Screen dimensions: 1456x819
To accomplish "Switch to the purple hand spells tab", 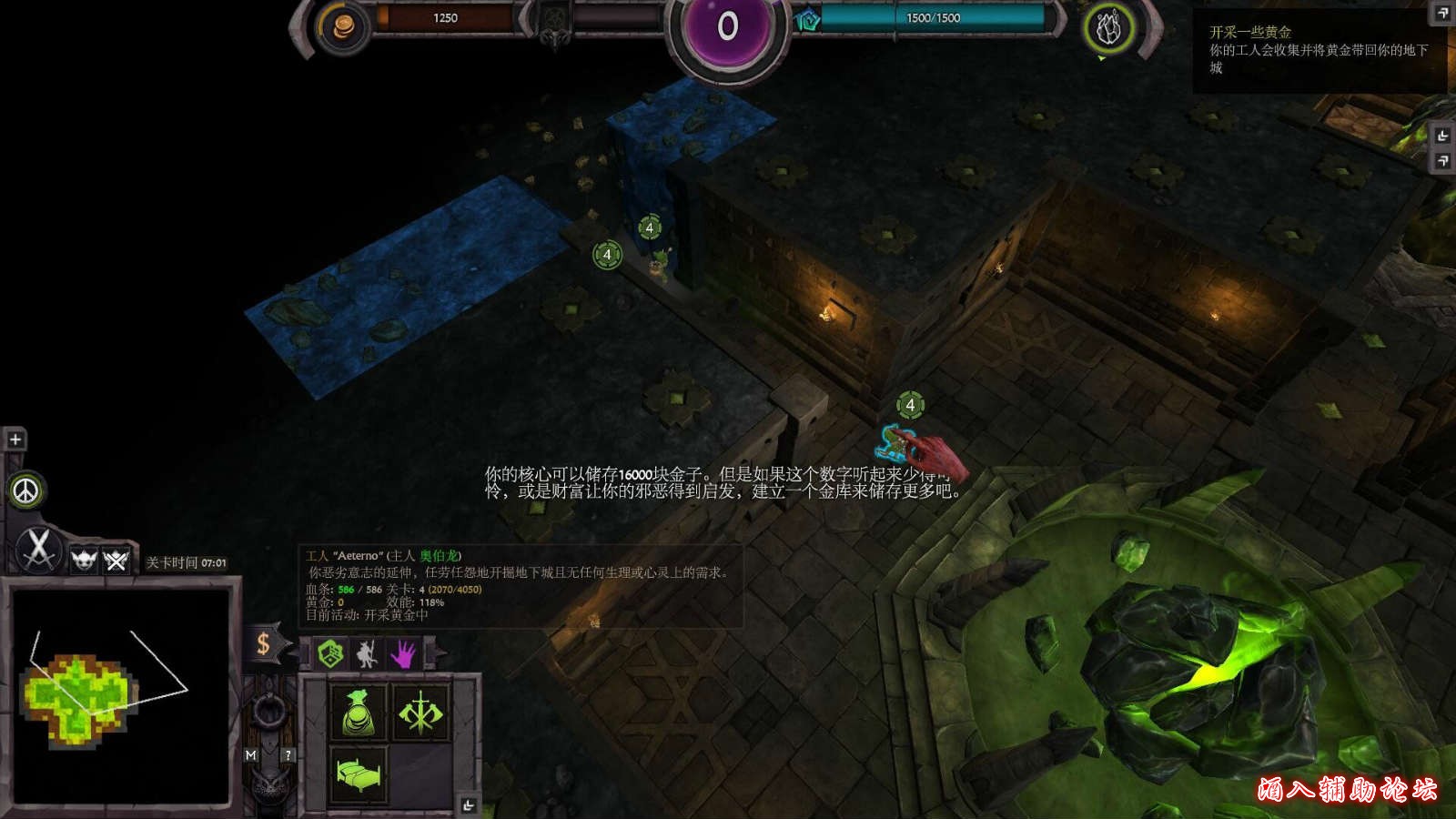I will coord(403,653).
